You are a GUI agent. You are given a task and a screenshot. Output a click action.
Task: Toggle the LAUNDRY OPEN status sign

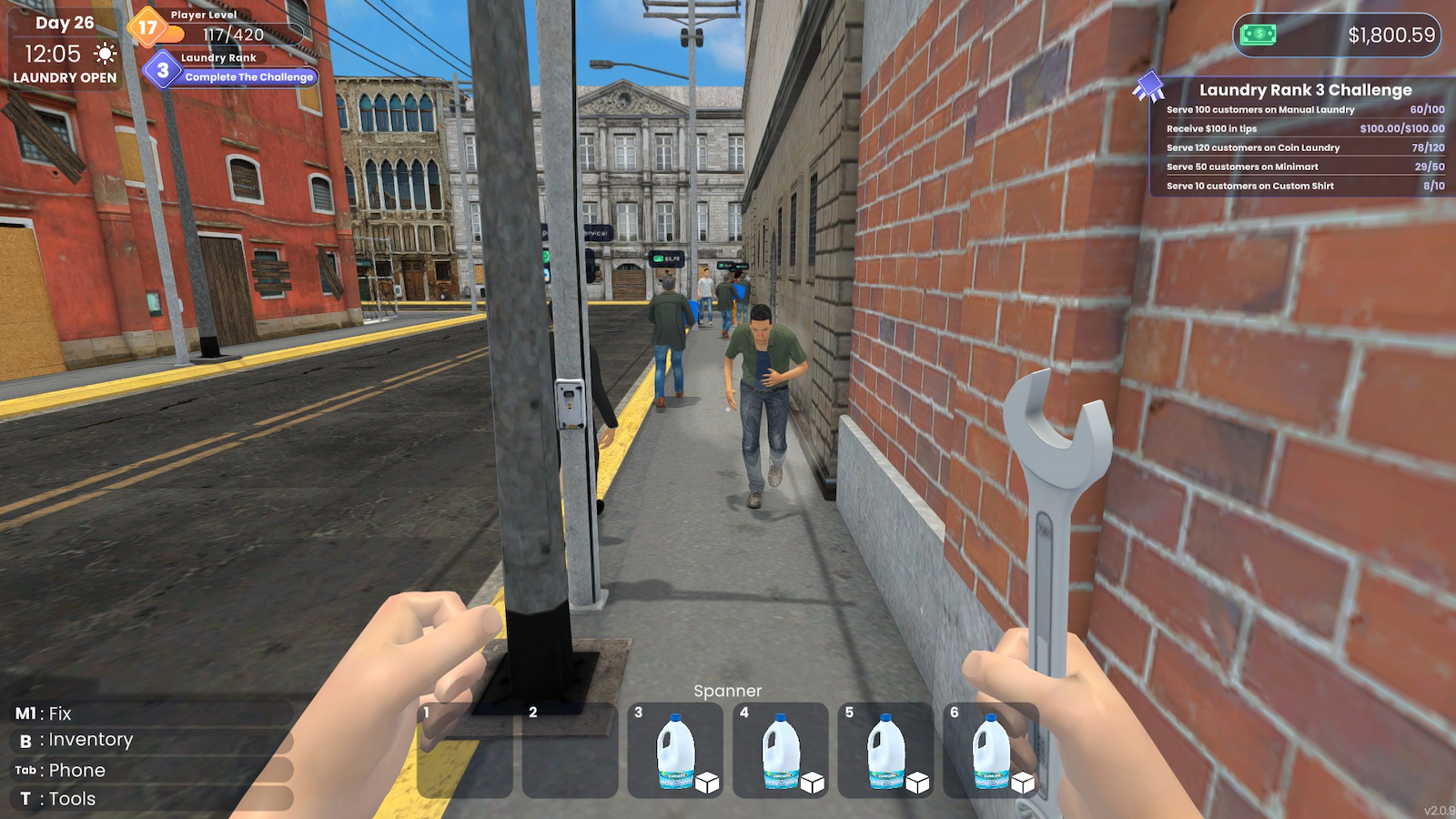click(x=65, y=78)
